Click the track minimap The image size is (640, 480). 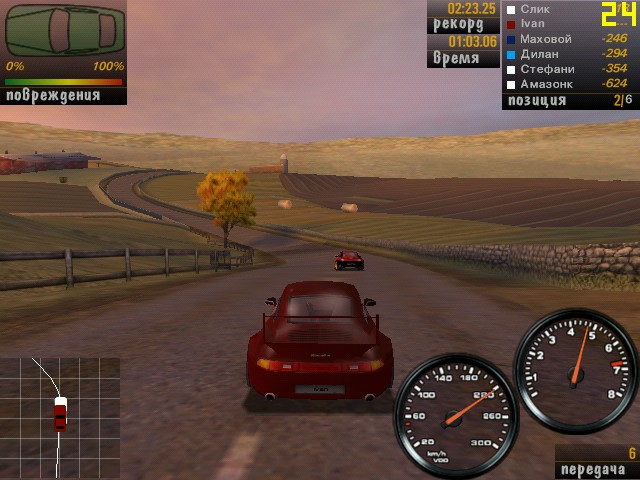[x=60, y=416]
